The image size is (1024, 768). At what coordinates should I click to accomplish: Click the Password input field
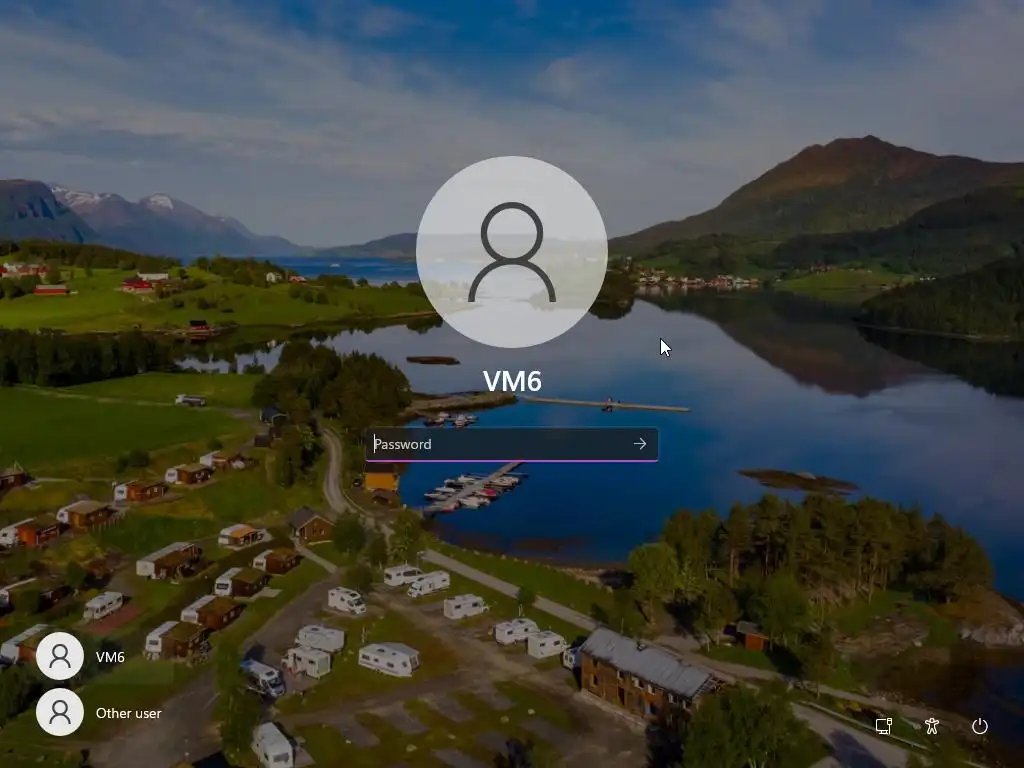tap(498, 444)
